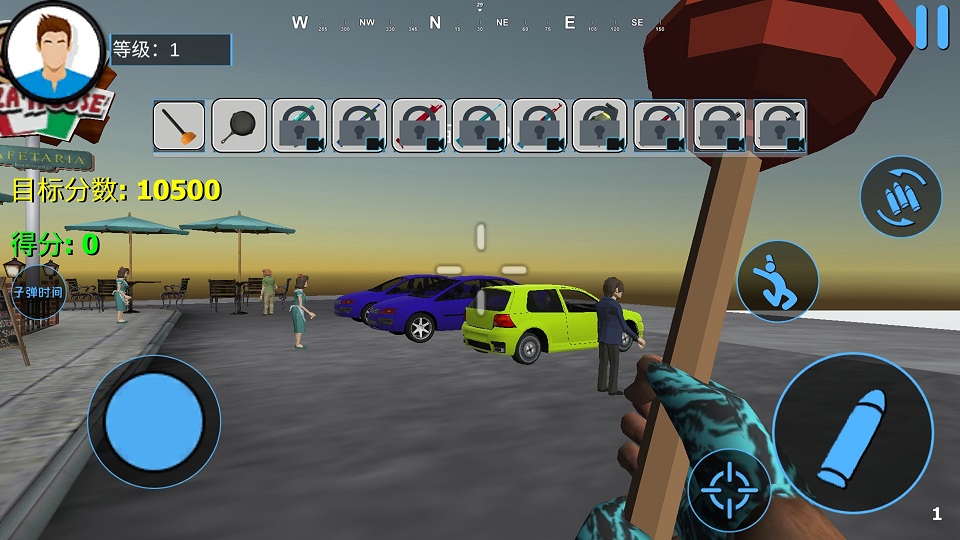Trigger the kick action button

click(777, 281)
